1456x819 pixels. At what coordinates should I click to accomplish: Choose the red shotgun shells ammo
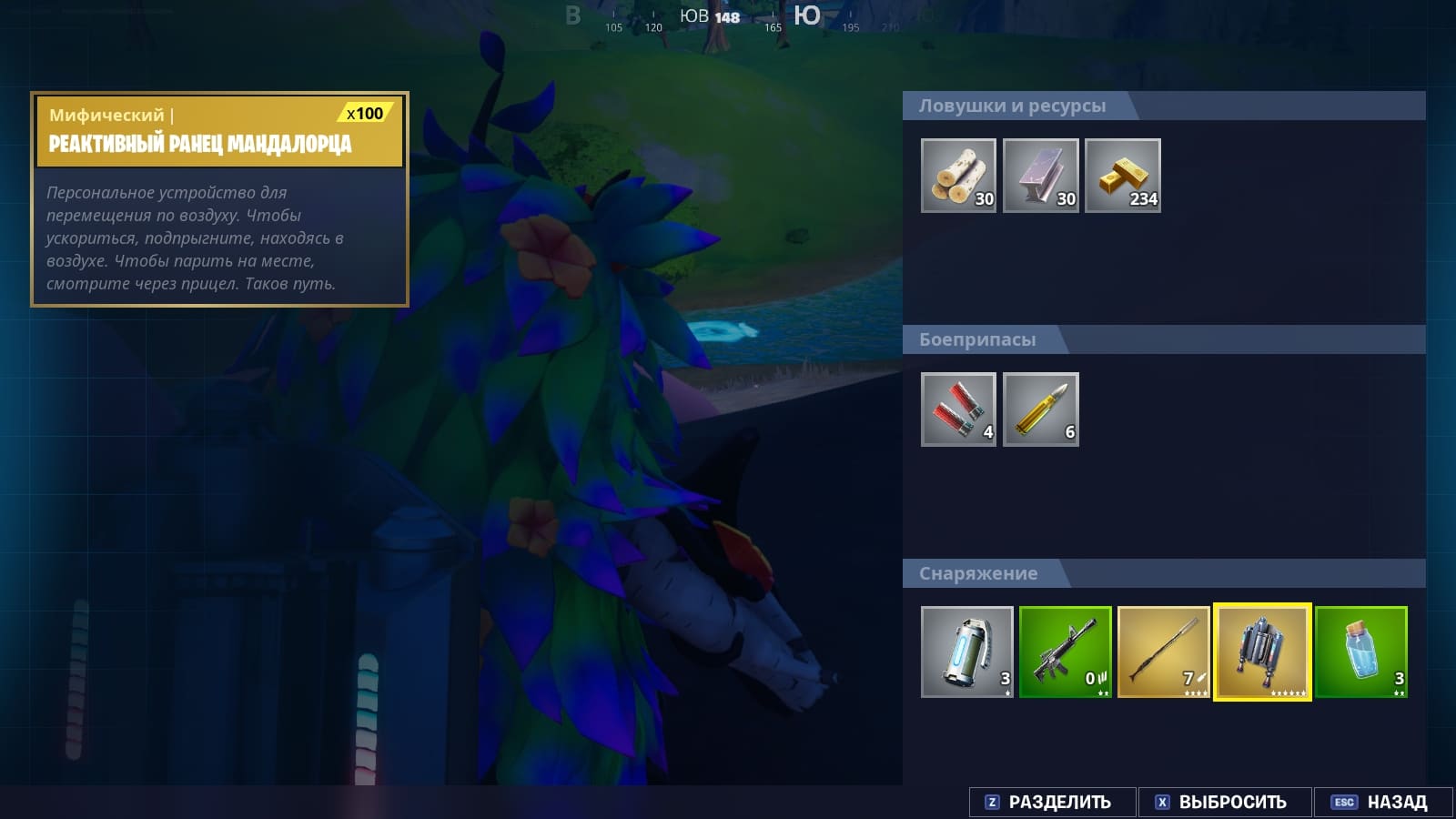point(958,409)
